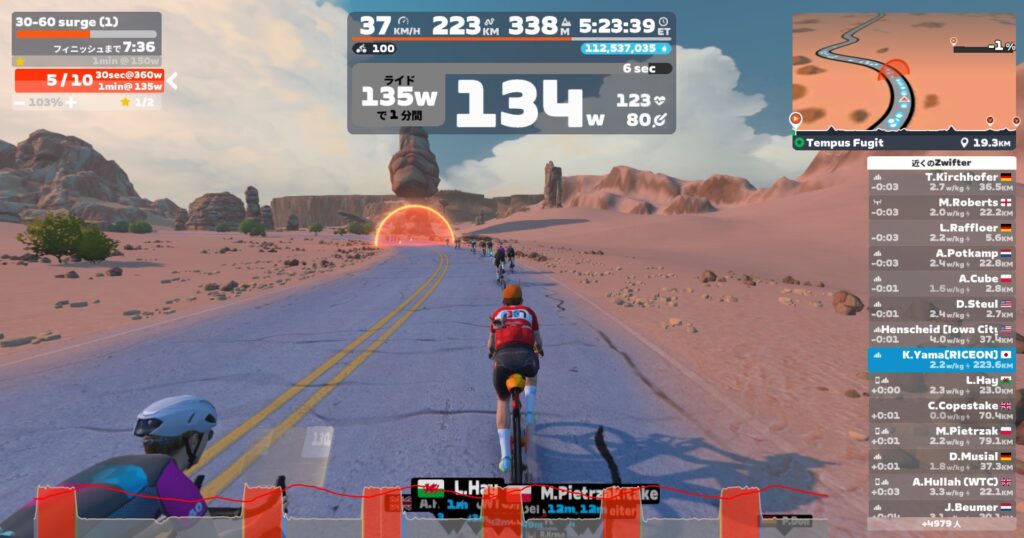Image resolution: width=1024 pixels, height=538 pixels.
Task: Collapse the workout panel with the arrow
Action: 171,81
